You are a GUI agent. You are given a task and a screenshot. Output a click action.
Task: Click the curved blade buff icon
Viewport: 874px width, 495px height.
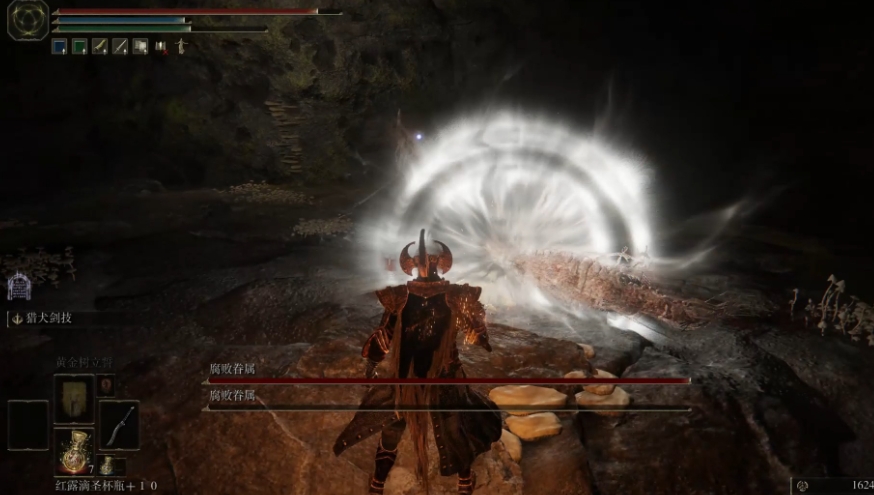[x=100, y=46]
